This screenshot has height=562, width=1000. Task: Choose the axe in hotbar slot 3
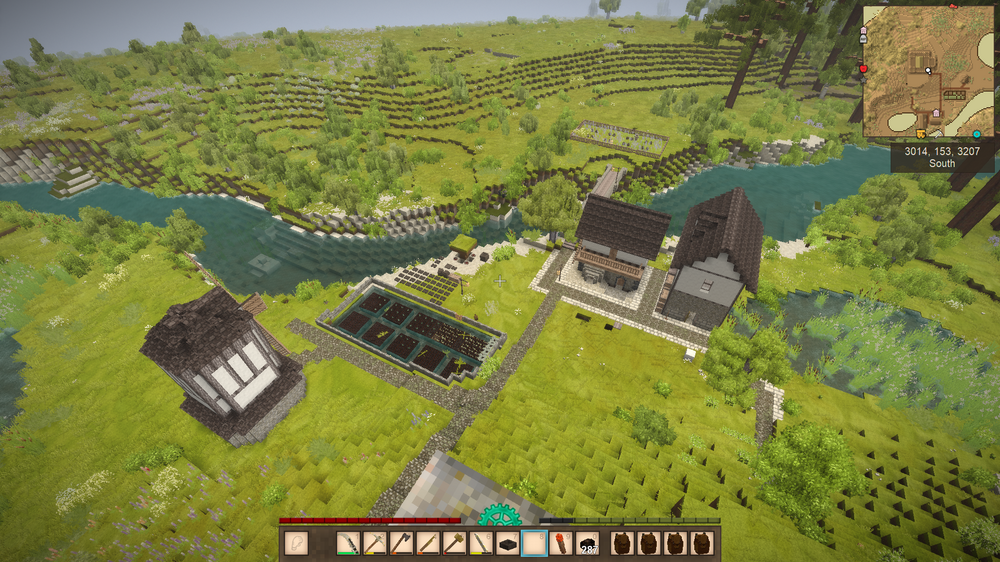[x=400, y=544]
